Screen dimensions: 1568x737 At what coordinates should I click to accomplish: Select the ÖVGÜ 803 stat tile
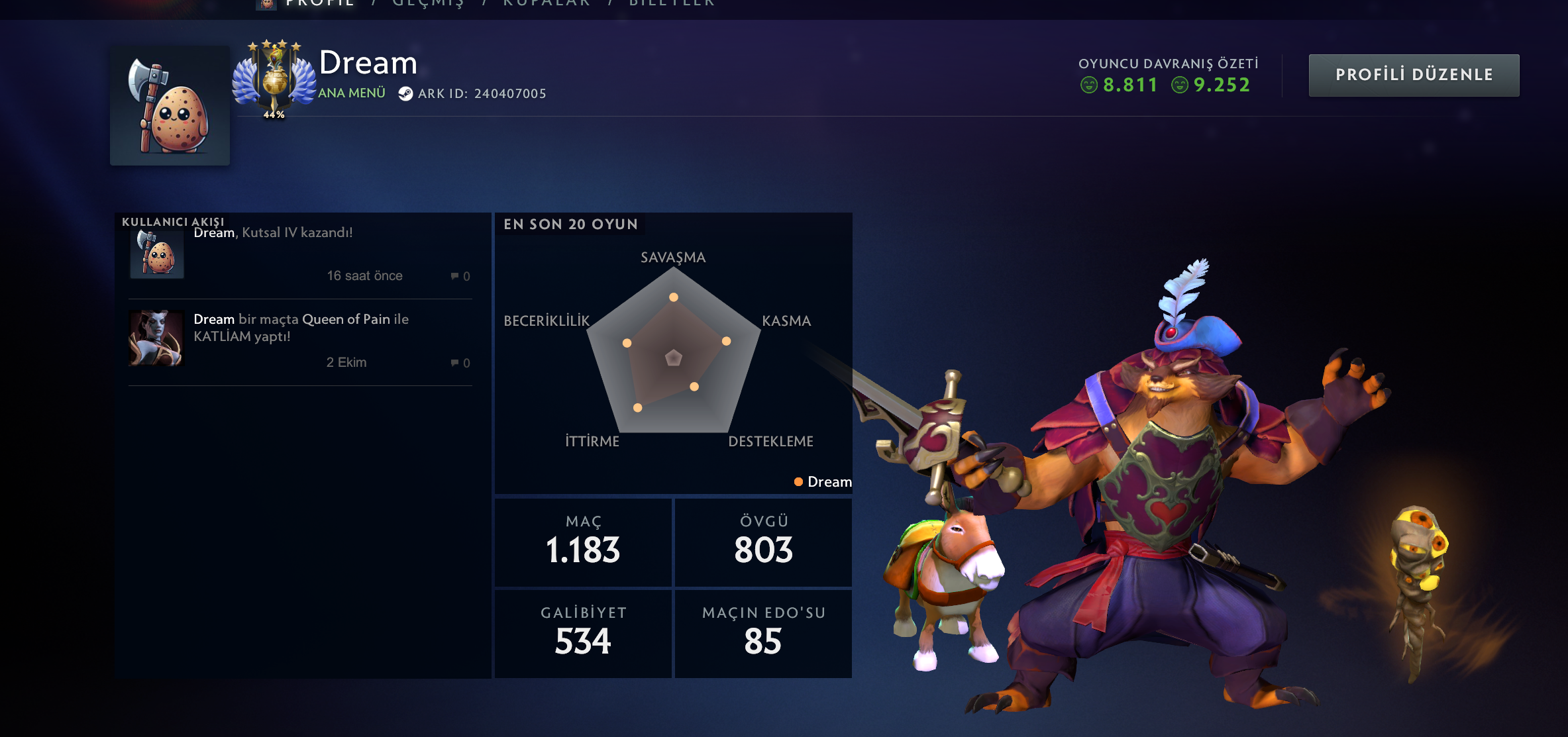pos(763,542)
